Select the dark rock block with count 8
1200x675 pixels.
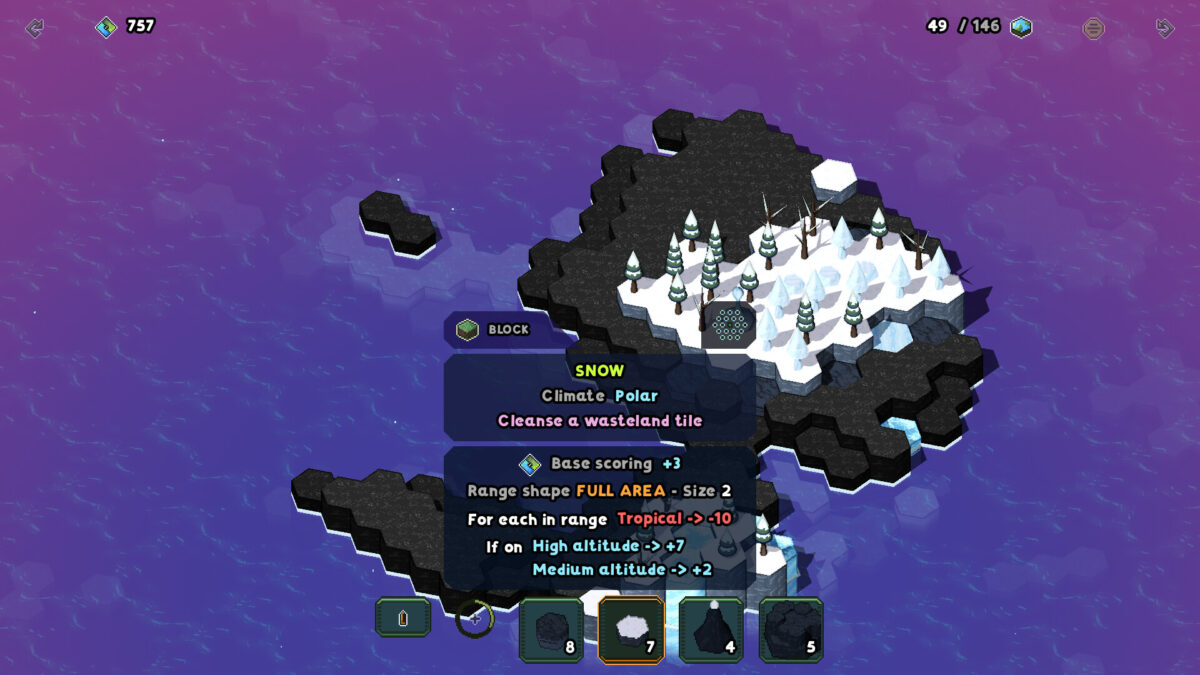tap(551, 630)
